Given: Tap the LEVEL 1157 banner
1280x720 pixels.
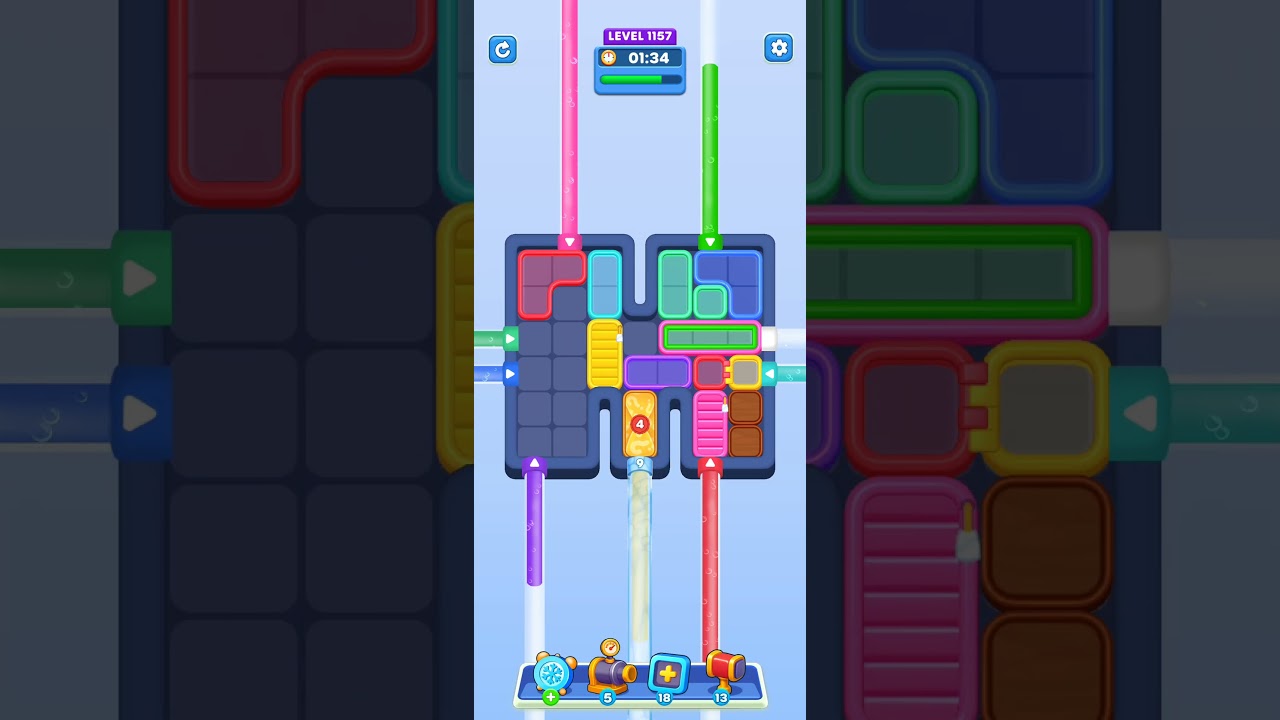Looking at the screenshot, I should coord(640,36).
